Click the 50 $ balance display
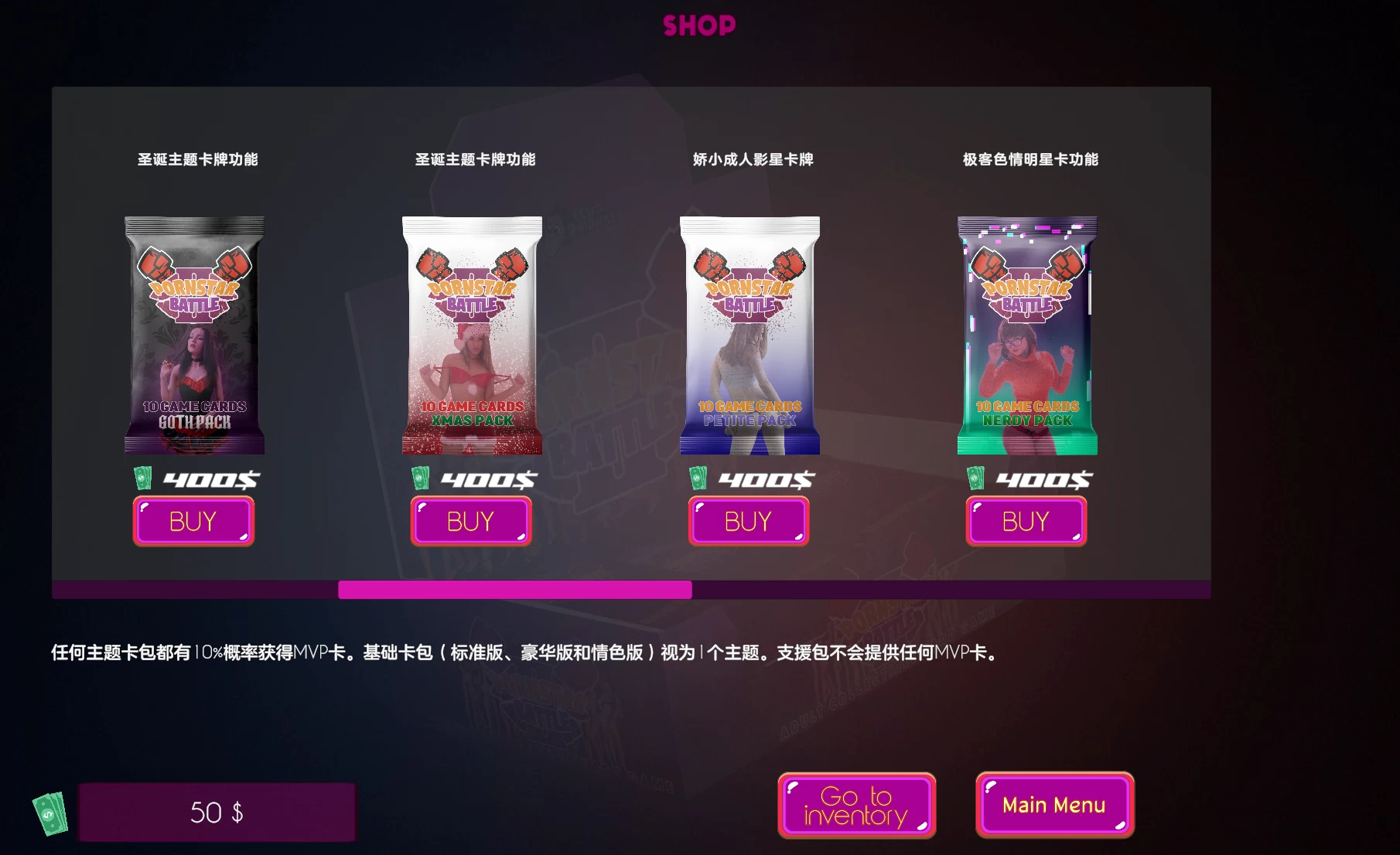Screen dimensions: 1400x855 pos(217,812)
